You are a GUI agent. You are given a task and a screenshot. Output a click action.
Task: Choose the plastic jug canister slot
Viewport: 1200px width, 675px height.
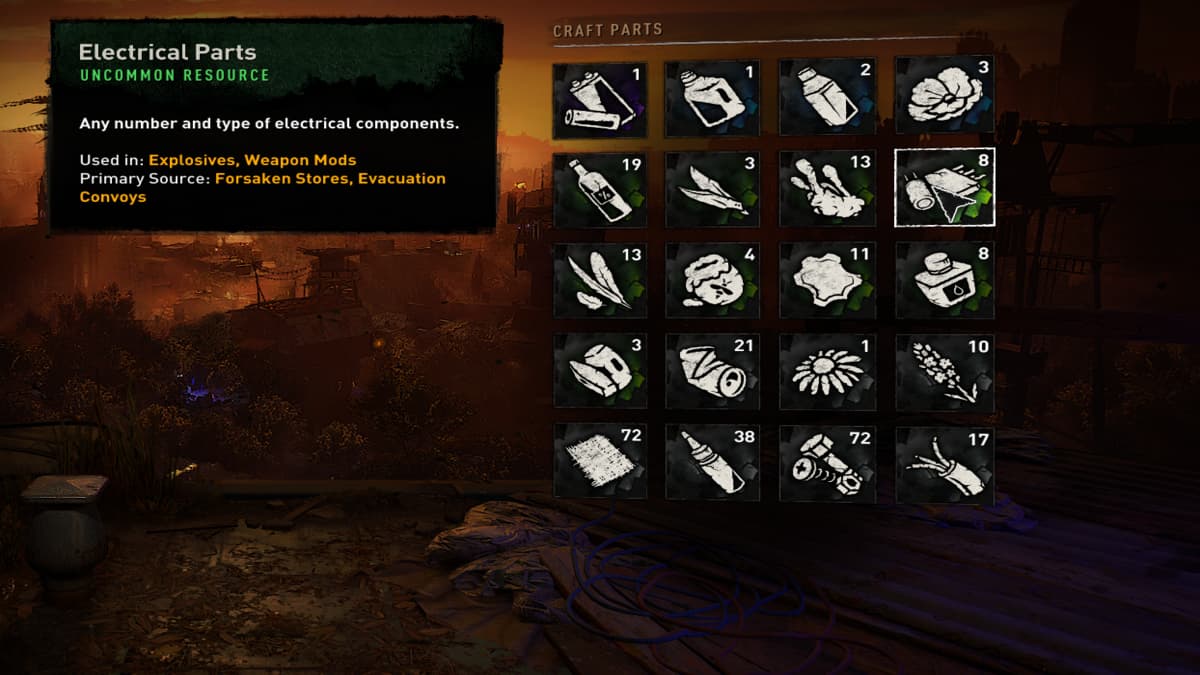pos(712,99)
